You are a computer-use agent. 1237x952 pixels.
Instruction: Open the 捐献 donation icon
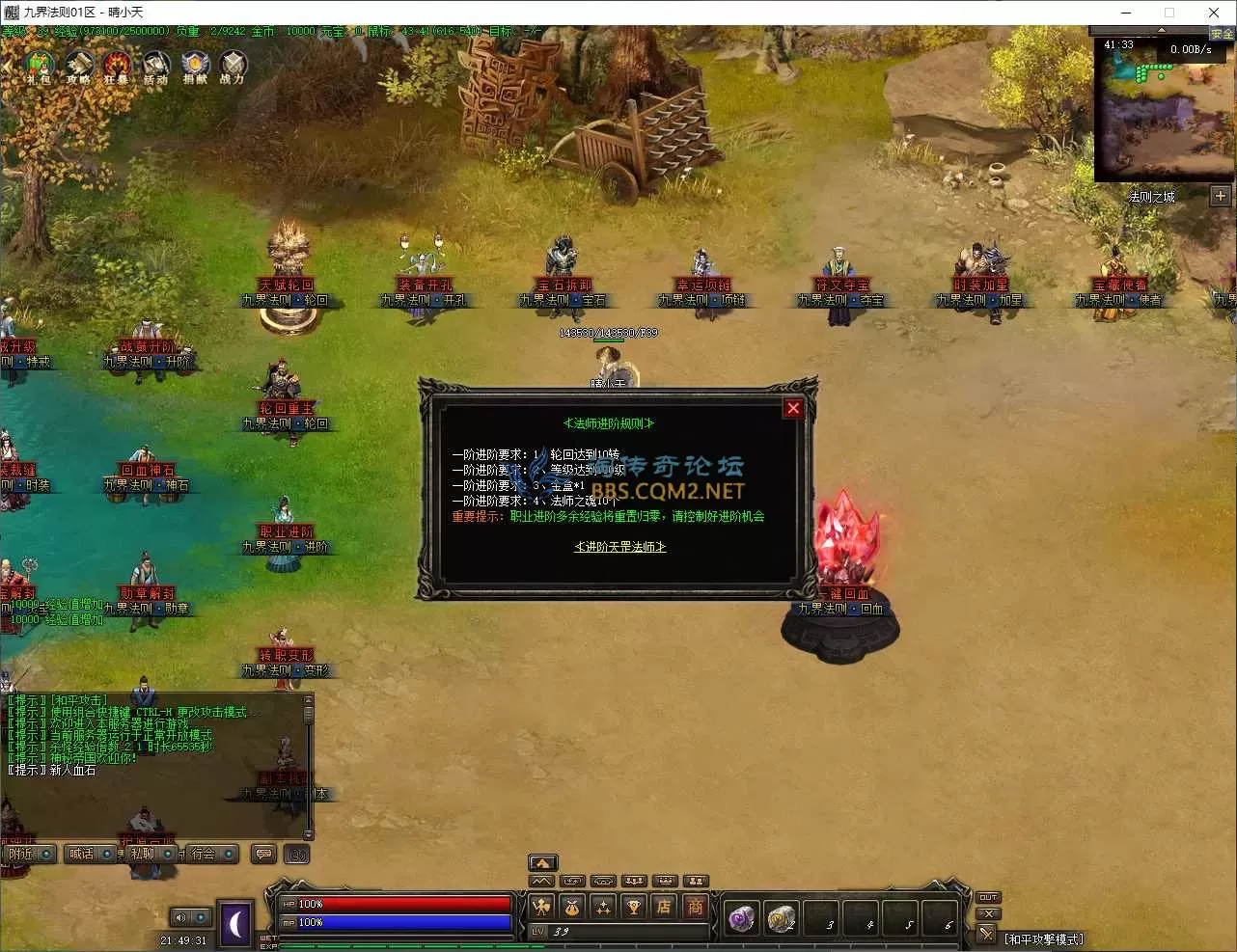click(x=195, y=67)
